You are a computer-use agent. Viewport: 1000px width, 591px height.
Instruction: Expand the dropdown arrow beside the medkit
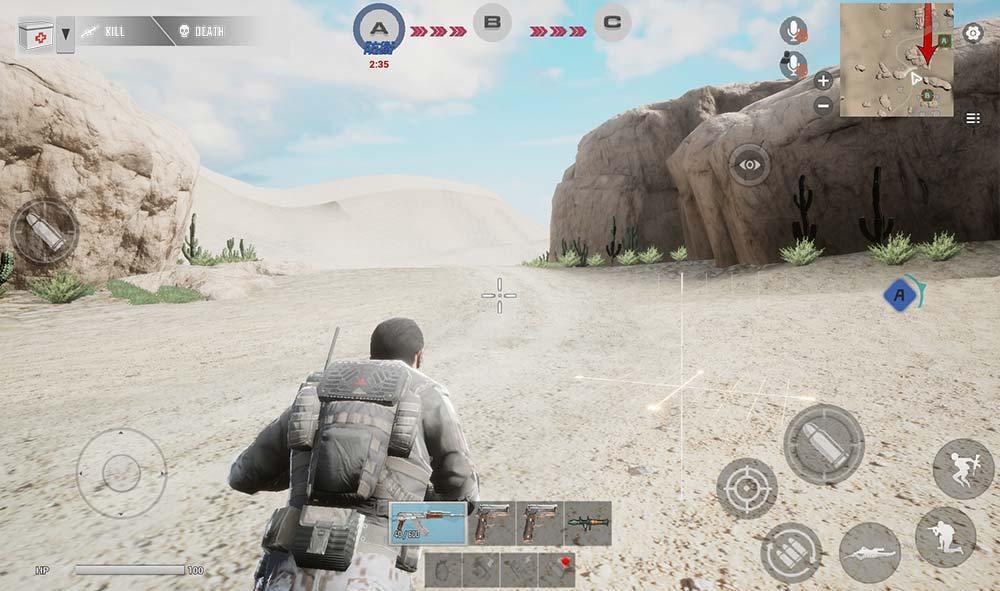(x=65, y=36)
